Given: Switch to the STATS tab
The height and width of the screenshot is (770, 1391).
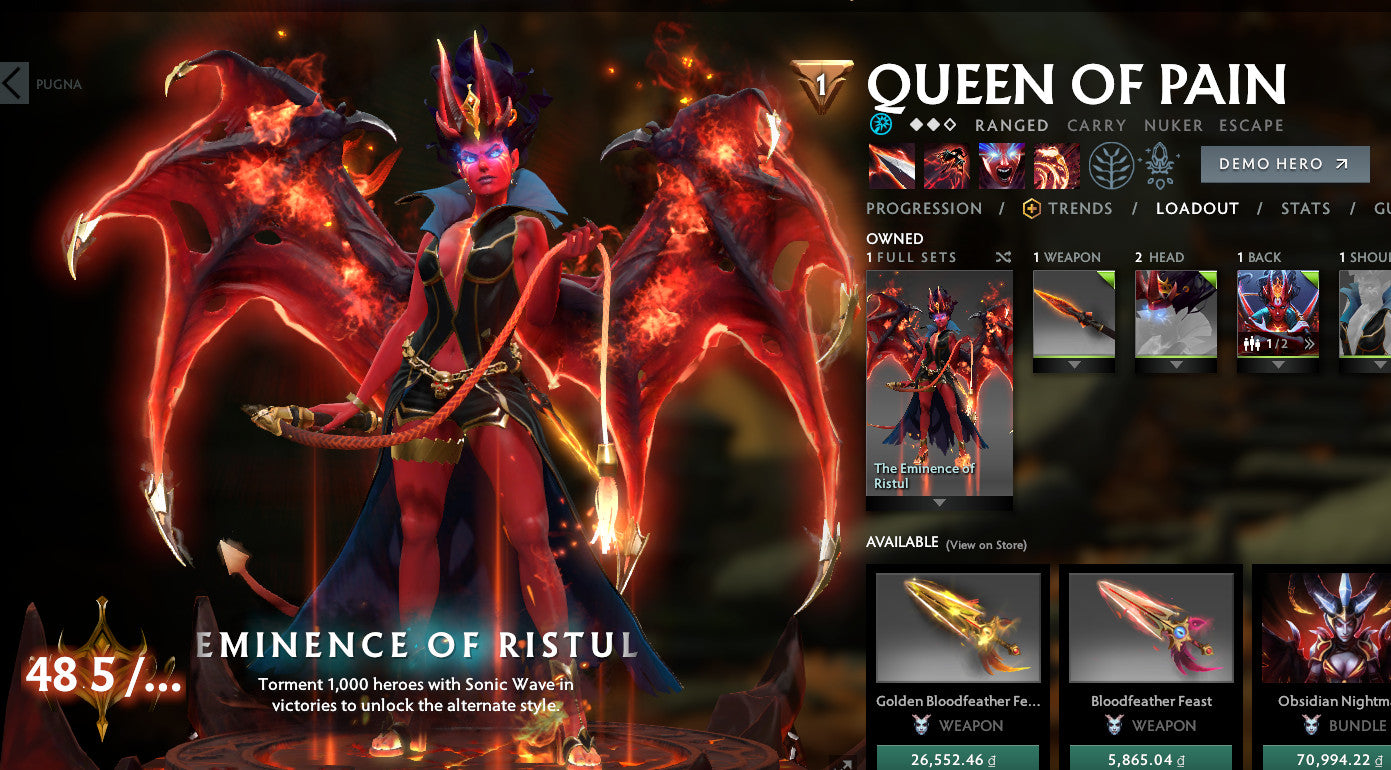Looking at the screenshot, I should pyautogui.click(x=1305, y=208).
